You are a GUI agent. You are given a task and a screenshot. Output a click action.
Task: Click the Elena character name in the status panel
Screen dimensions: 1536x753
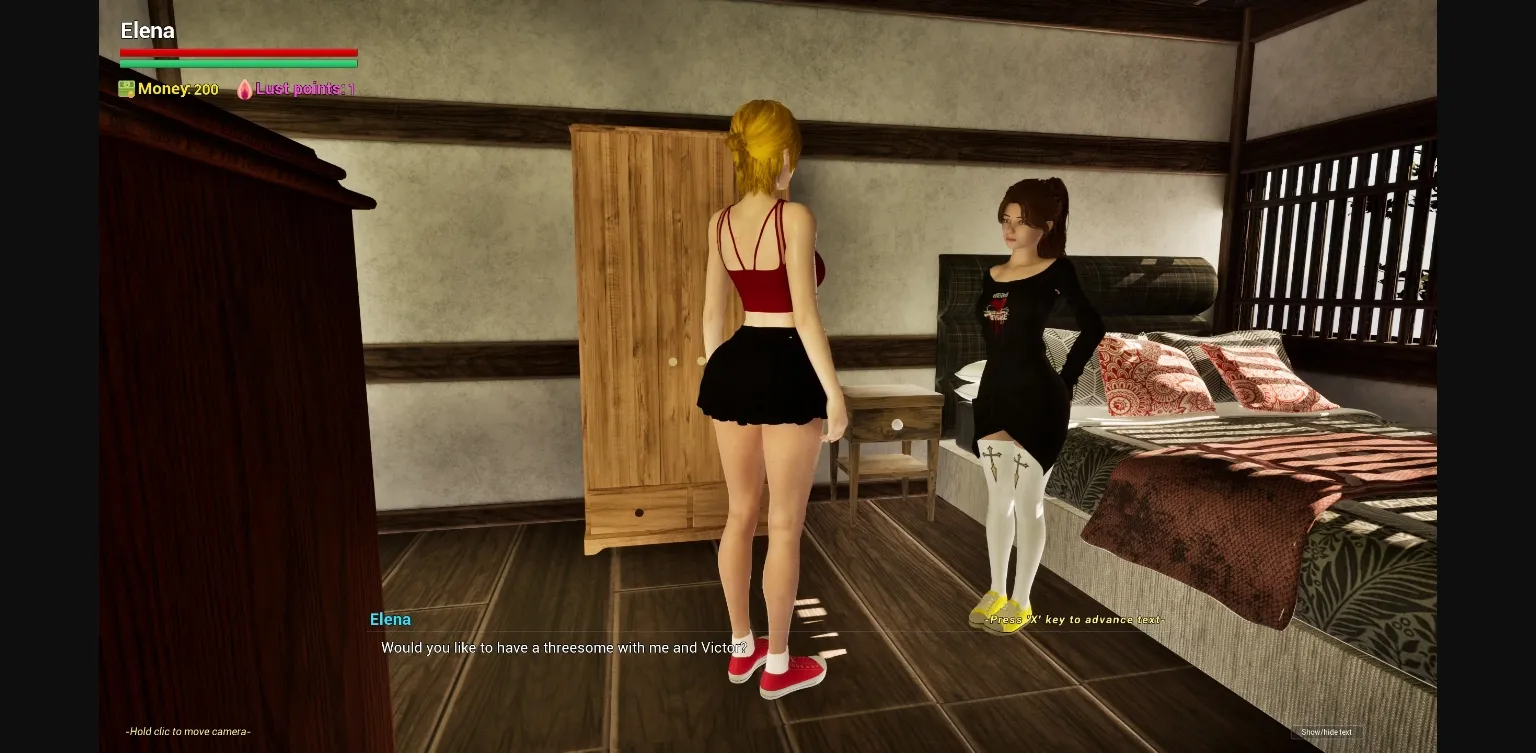[147, 31]
